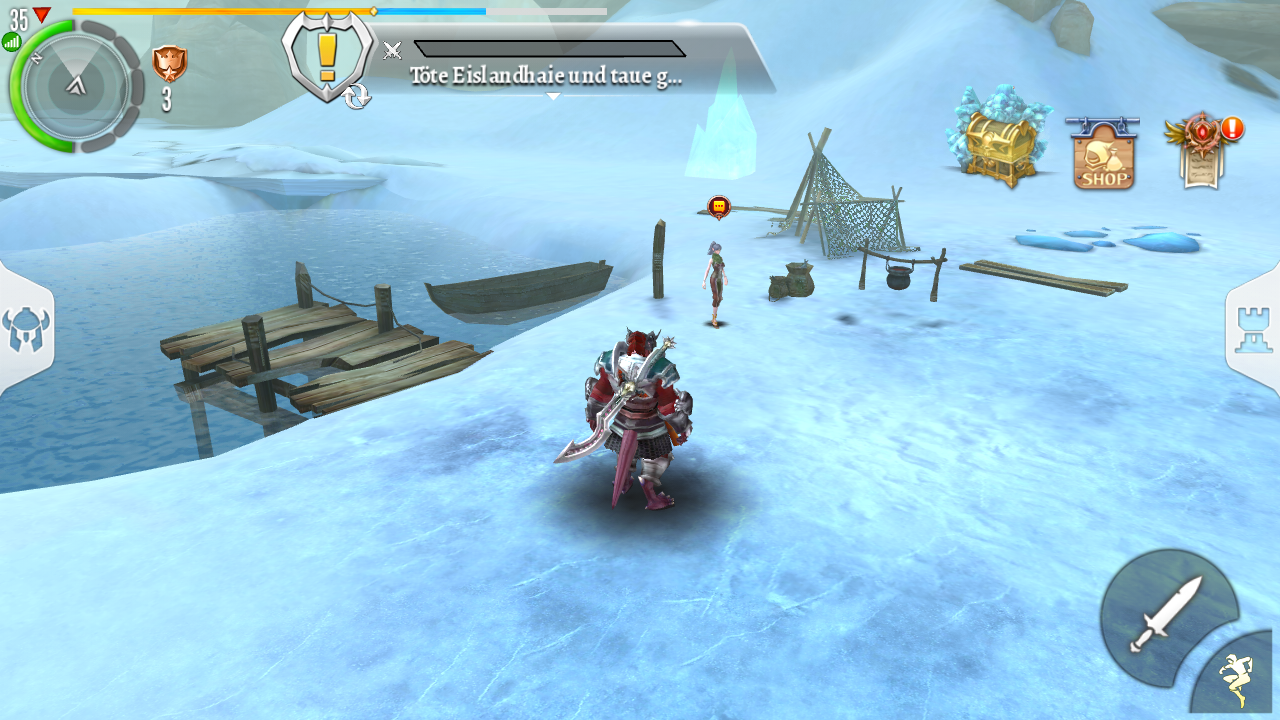Viewport: 1280px width, 720px height.
Task: Open the medal scroll with alert badge
Action: point(1203,150)
